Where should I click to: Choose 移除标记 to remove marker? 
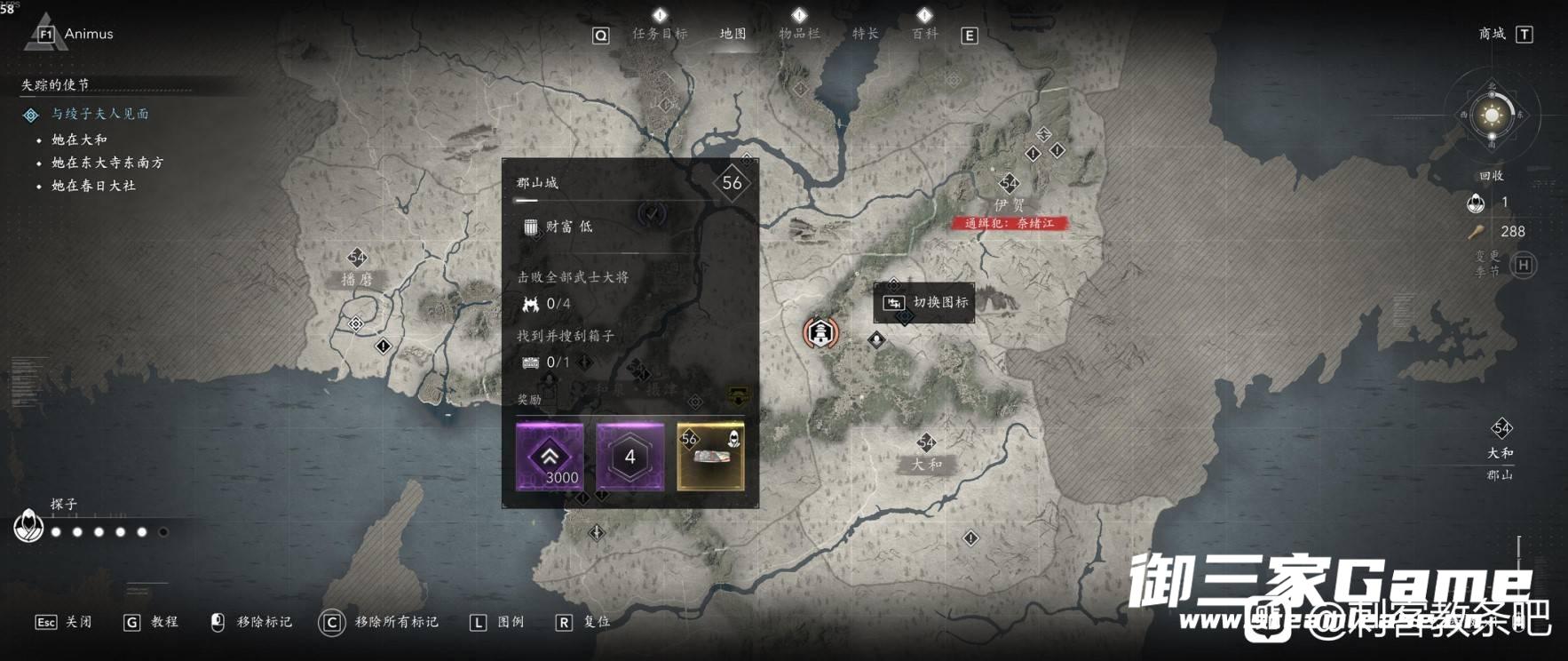click(x=252, y=622)
